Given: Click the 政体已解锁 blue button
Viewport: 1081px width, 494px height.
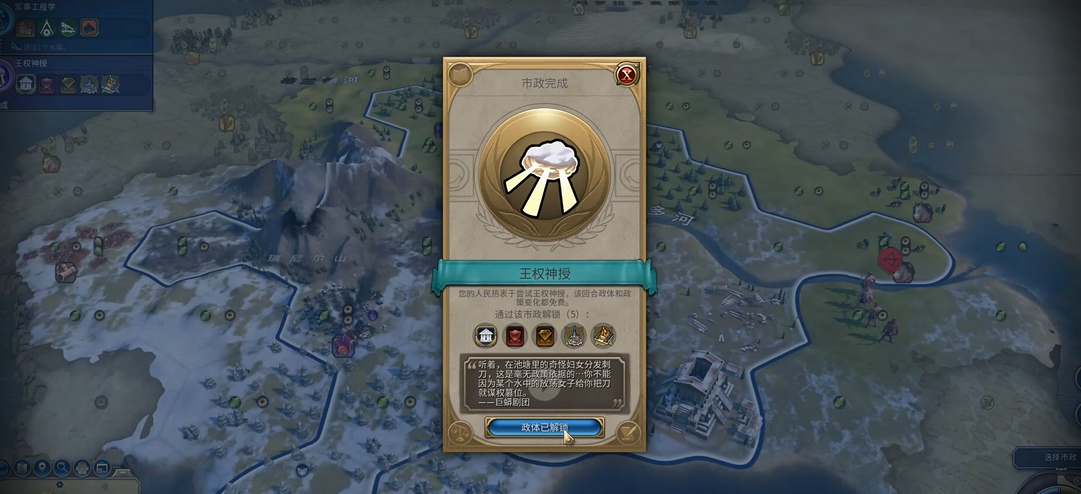Looking at the screenshot, I should pos(544,427).
